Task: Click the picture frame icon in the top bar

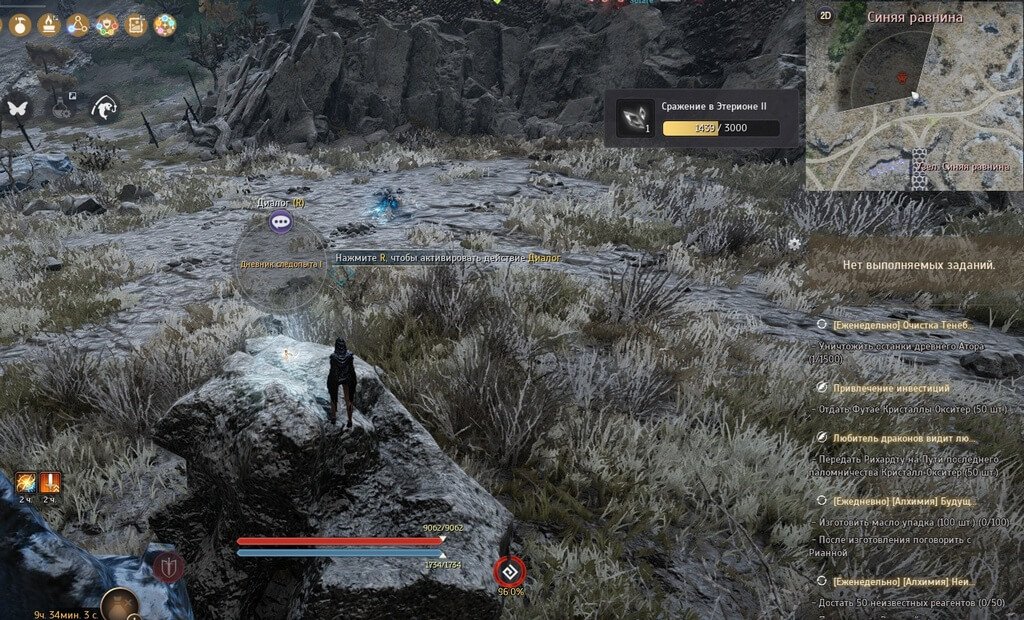Action: [x=136, y=25]
